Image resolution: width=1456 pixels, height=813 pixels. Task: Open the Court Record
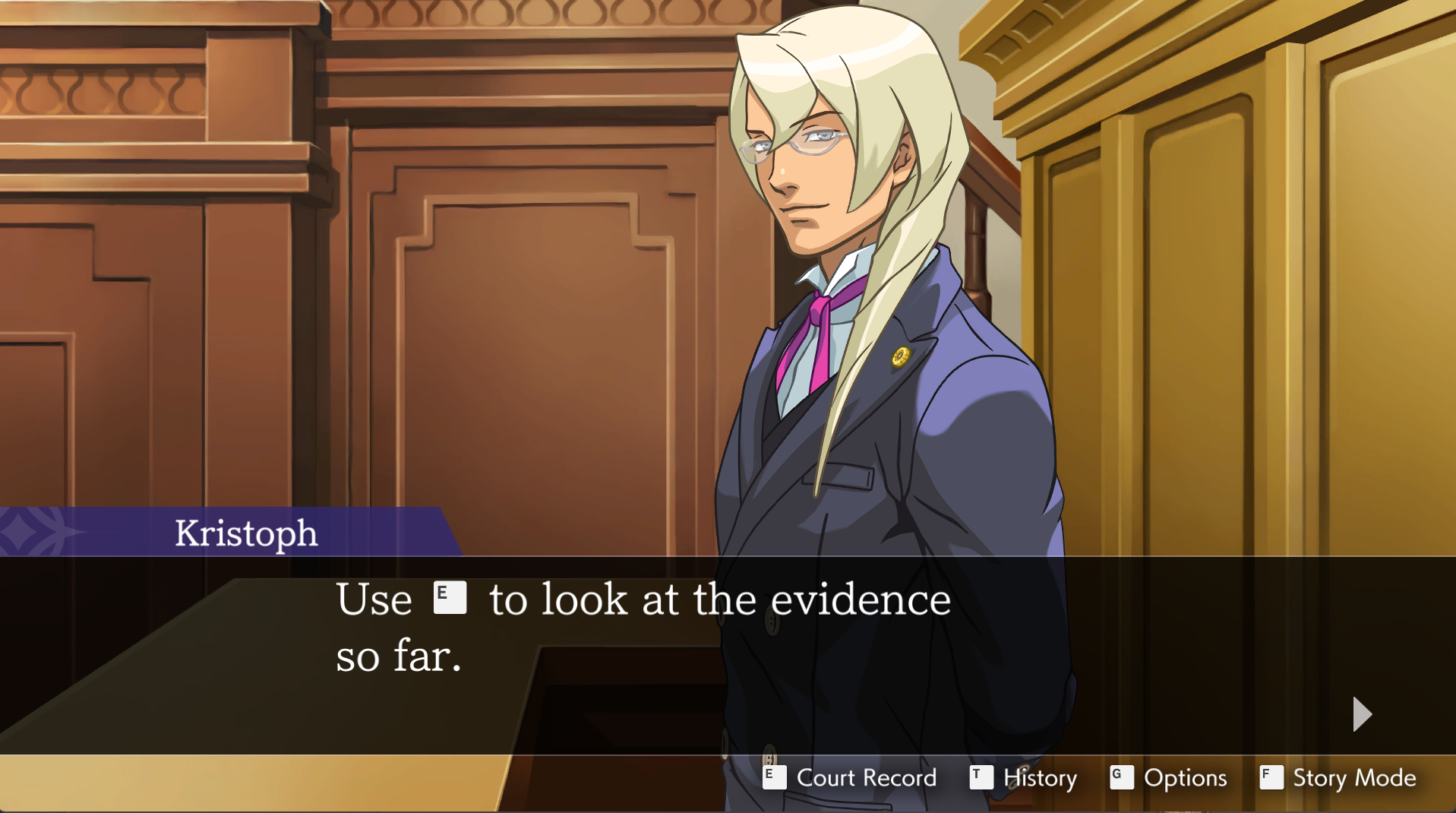[851, 777]
